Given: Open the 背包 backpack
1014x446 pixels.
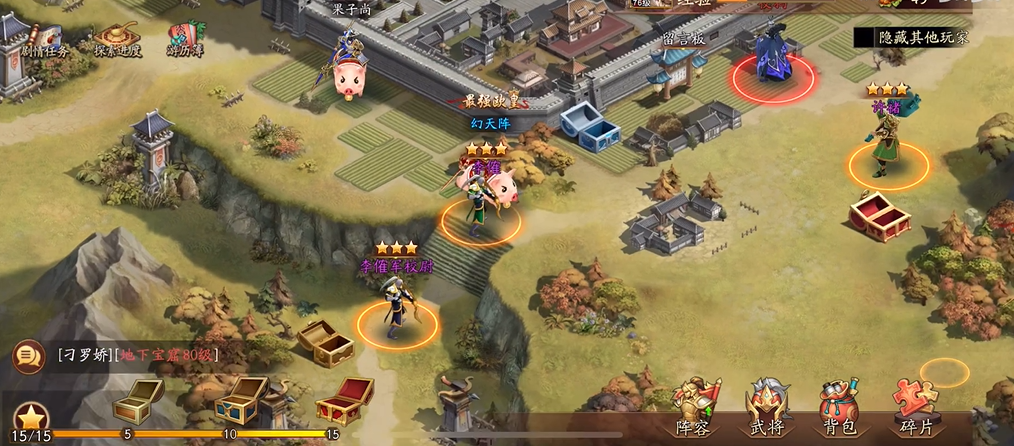Looking at the screenshot, I should point(840,408).
